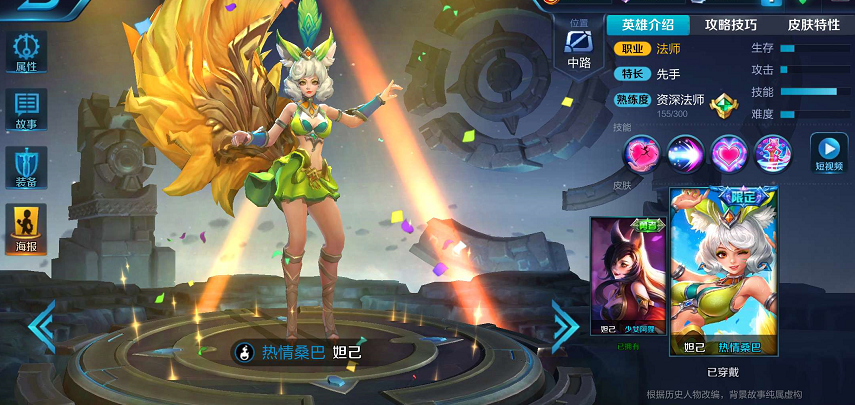Image resolution: width=855 pixels, height=405 pixels.
Task: Switch to the 攻略技巧 tab
Action: click(x=731, y=25)
